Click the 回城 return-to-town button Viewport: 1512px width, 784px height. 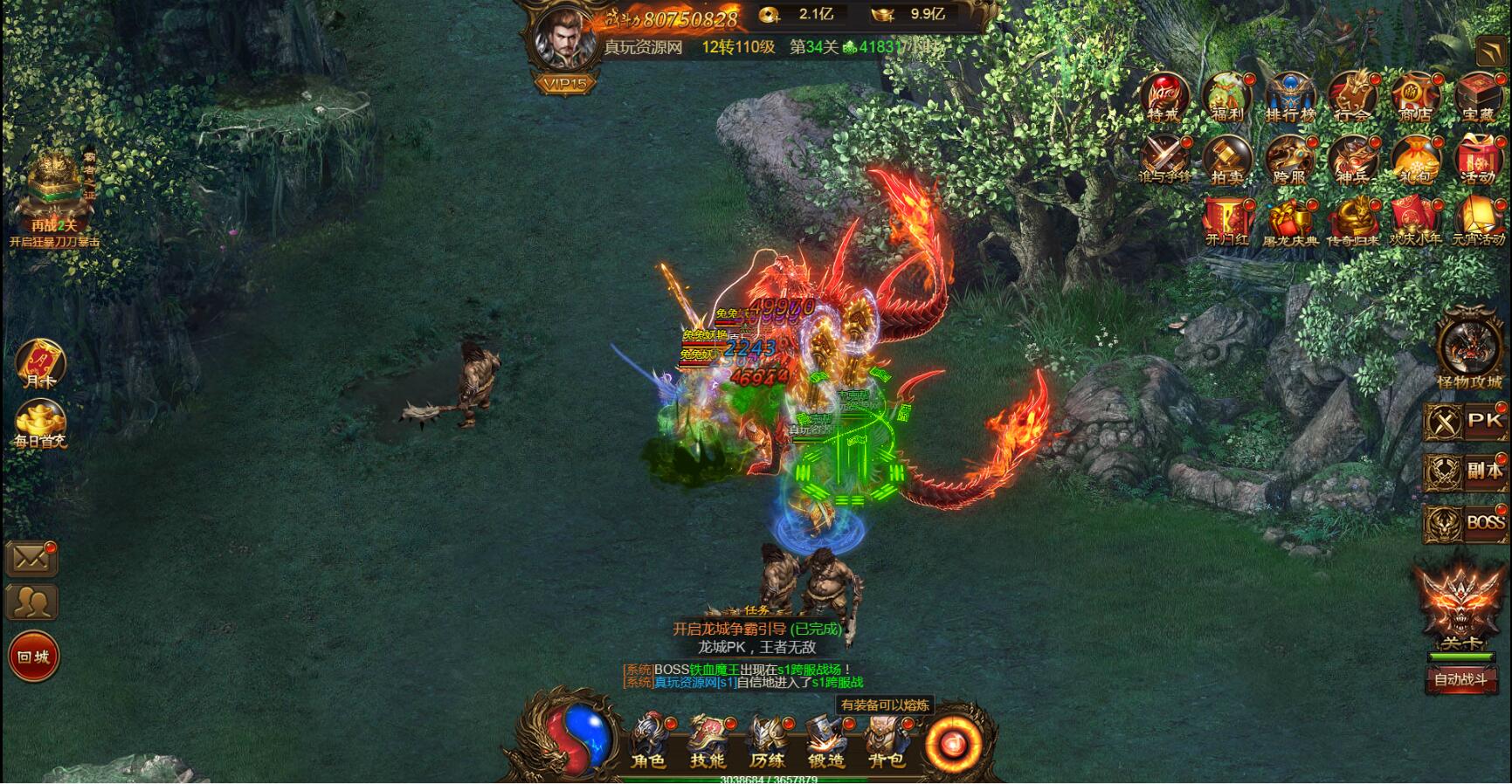pyautogui.click(x=34, y=657)
